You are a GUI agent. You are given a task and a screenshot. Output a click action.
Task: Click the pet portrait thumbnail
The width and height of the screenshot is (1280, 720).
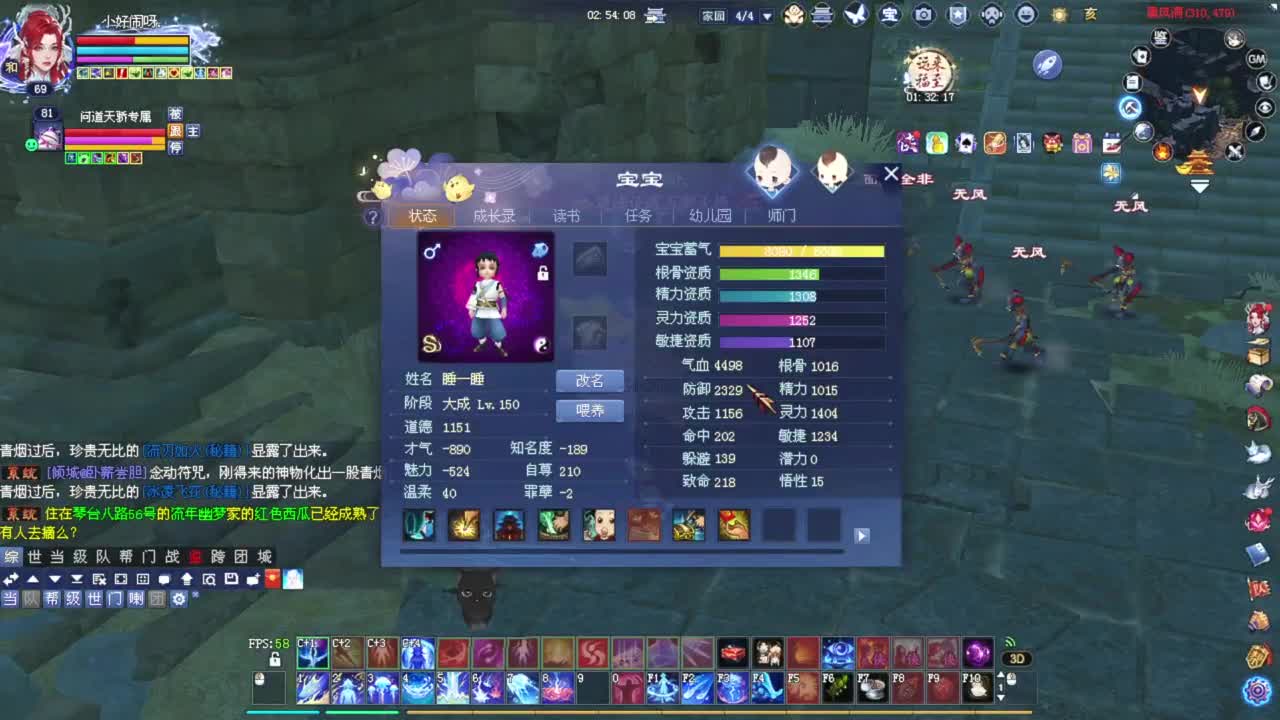point(487,295)
